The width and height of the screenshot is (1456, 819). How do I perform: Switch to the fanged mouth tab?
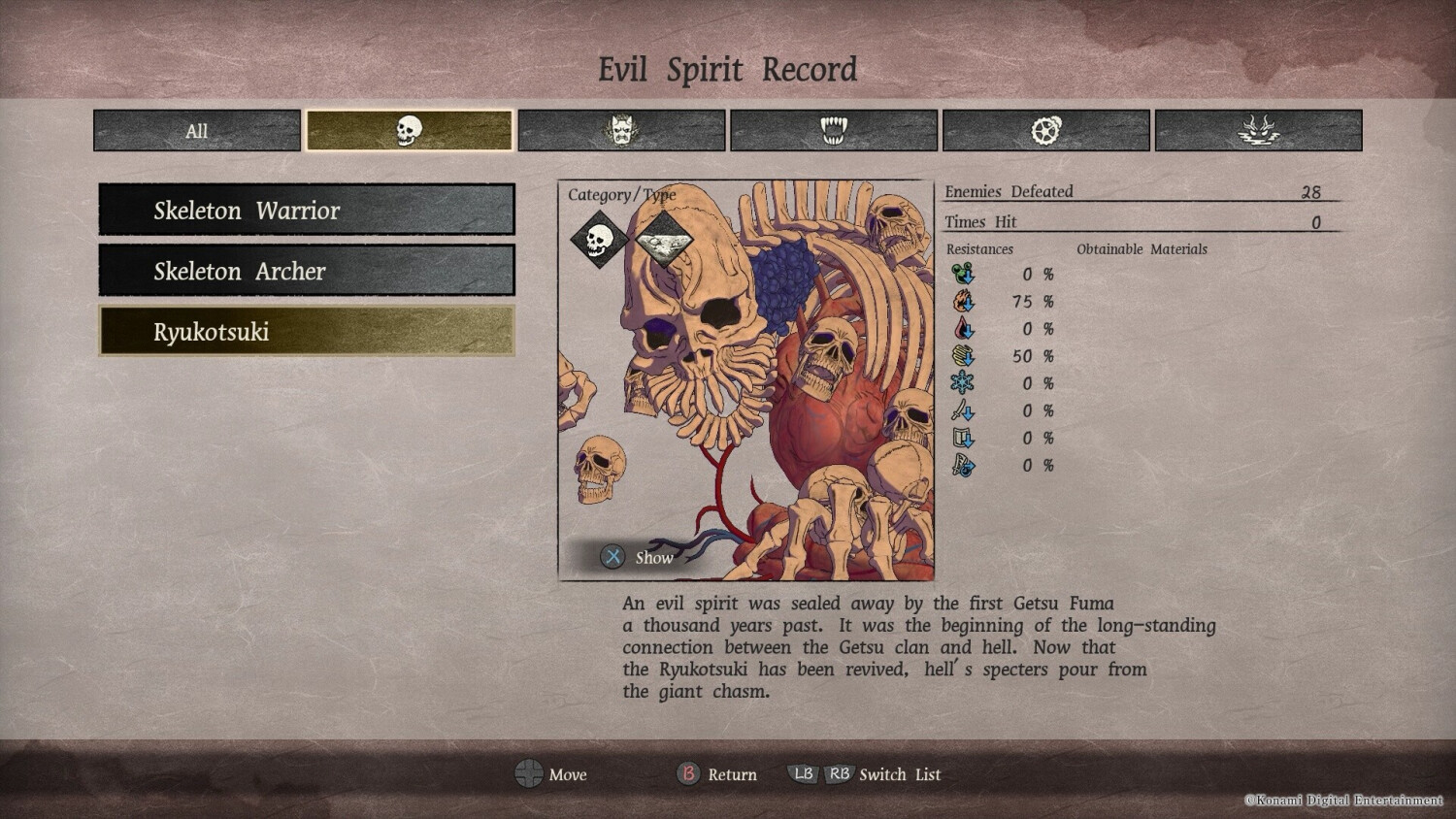(x=834, y=131)
